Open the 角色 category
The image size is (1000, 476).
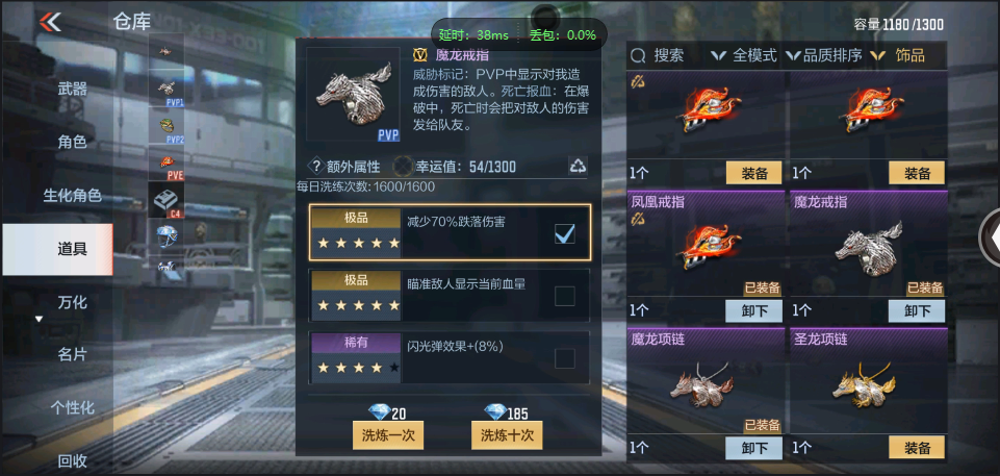[72, 142]
